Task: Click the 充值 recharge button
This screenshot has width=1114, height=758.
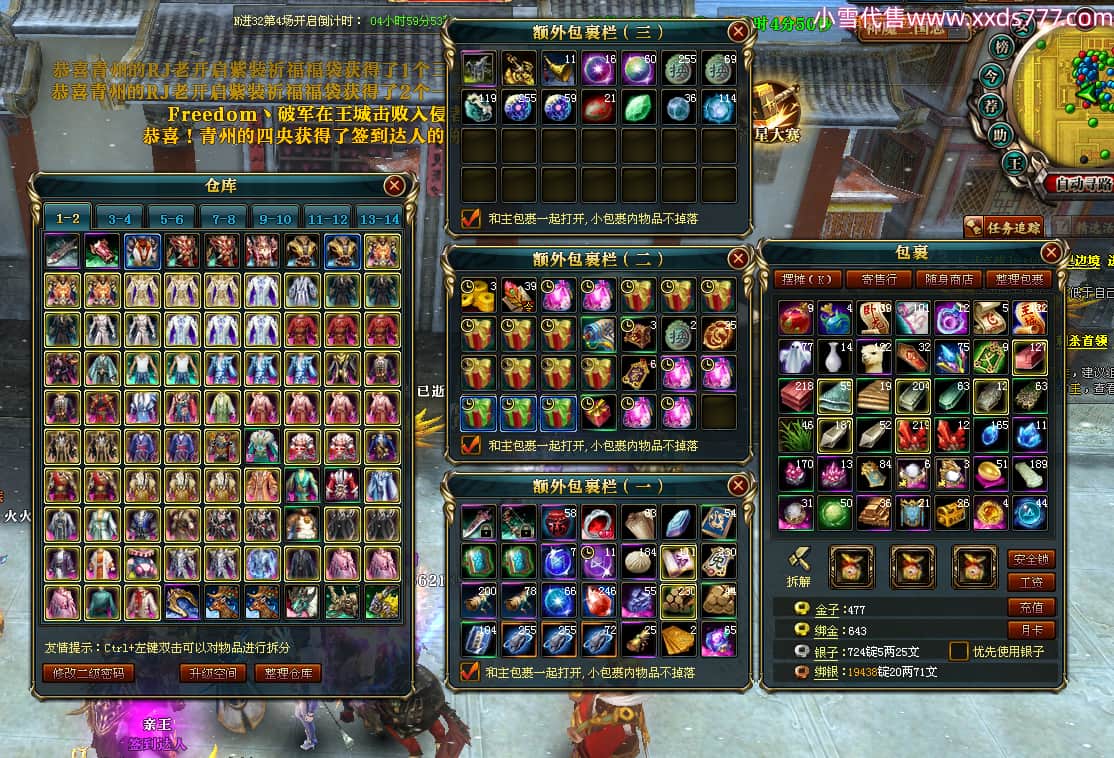Action: (x=1031, y=607)
